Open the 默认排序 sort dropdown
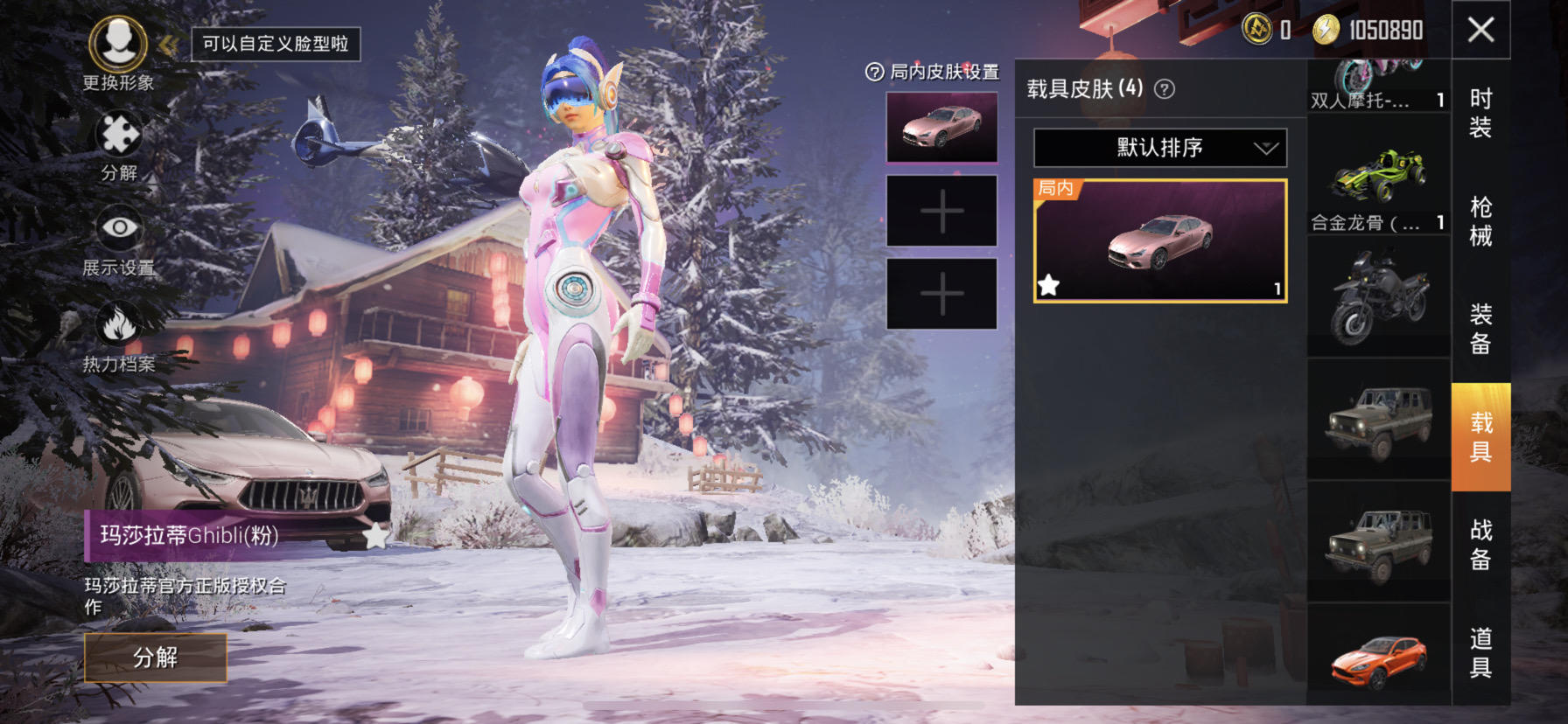This screenshot has width=1568, height=724. point(1160,148)
